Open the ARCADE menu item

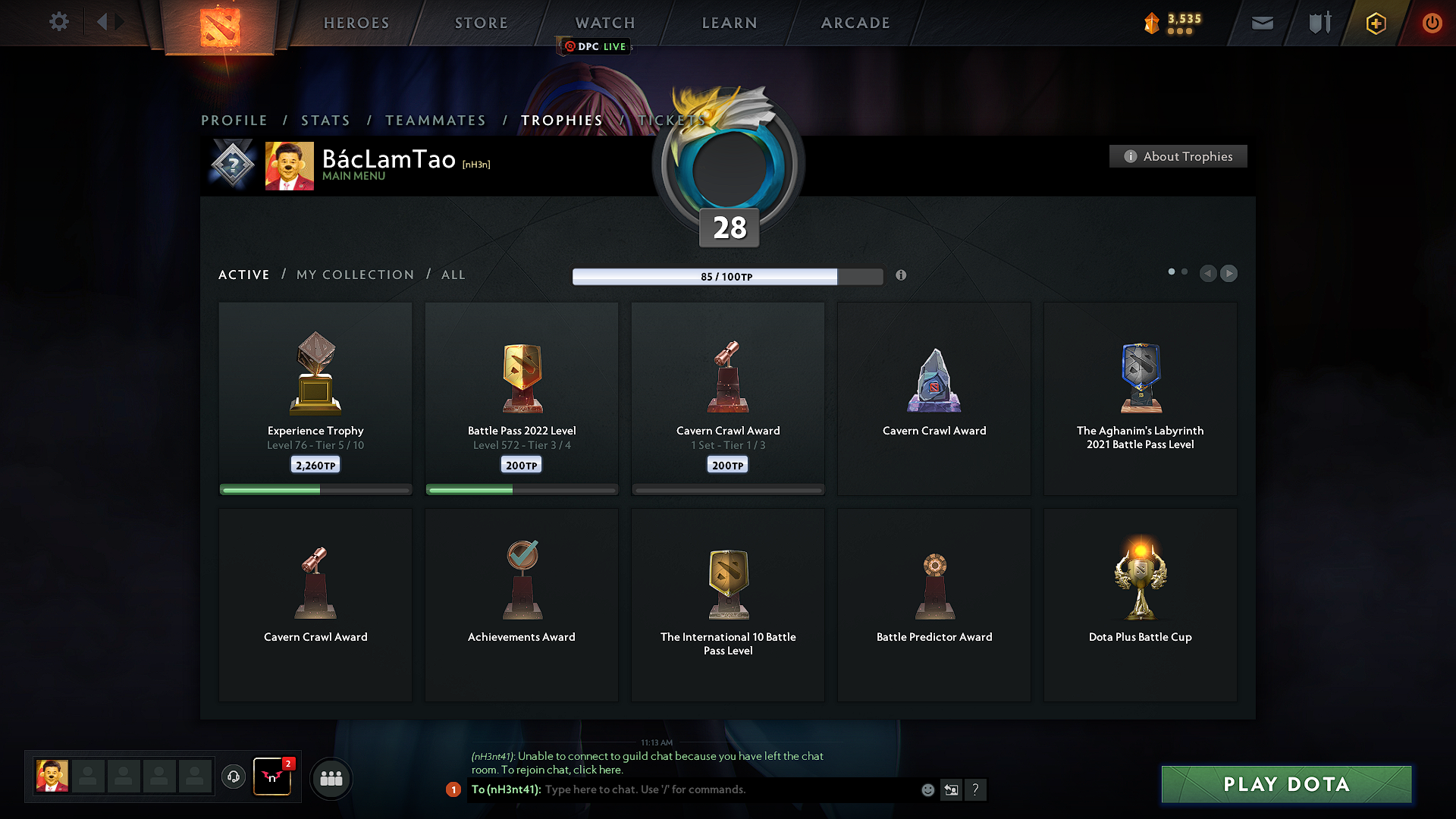(855, 23)
